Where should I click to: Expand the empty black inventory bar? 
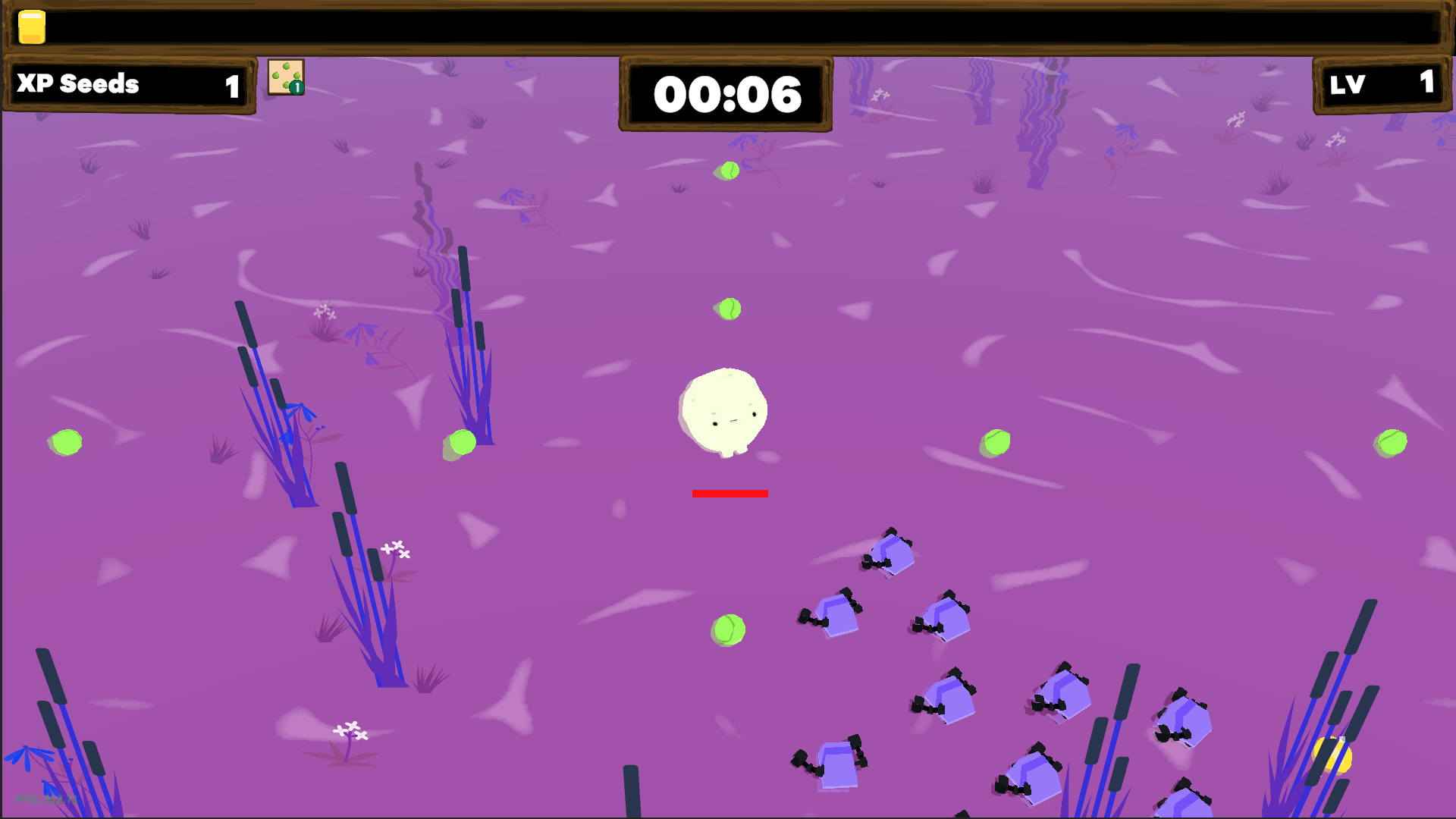728,28
